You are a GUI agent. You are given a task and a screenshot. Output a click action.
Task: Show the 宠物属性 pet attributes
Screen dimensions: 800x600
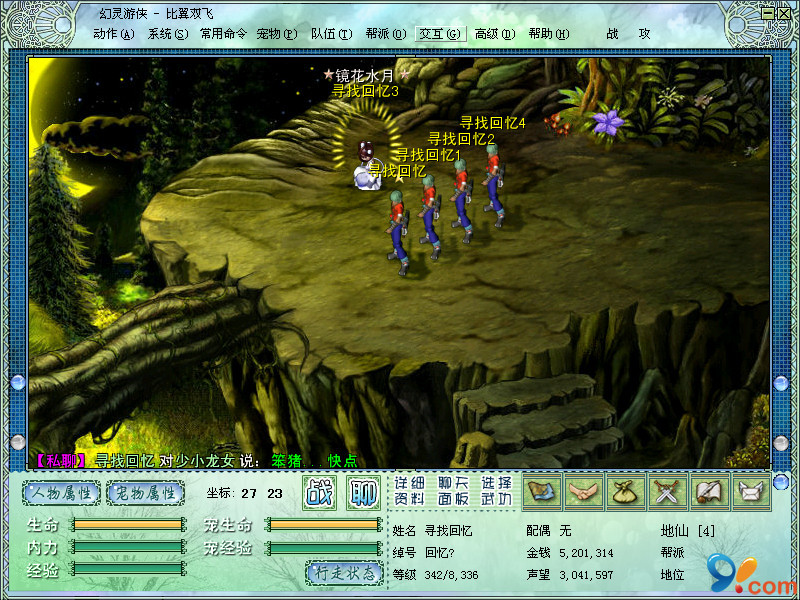[146, 492]
